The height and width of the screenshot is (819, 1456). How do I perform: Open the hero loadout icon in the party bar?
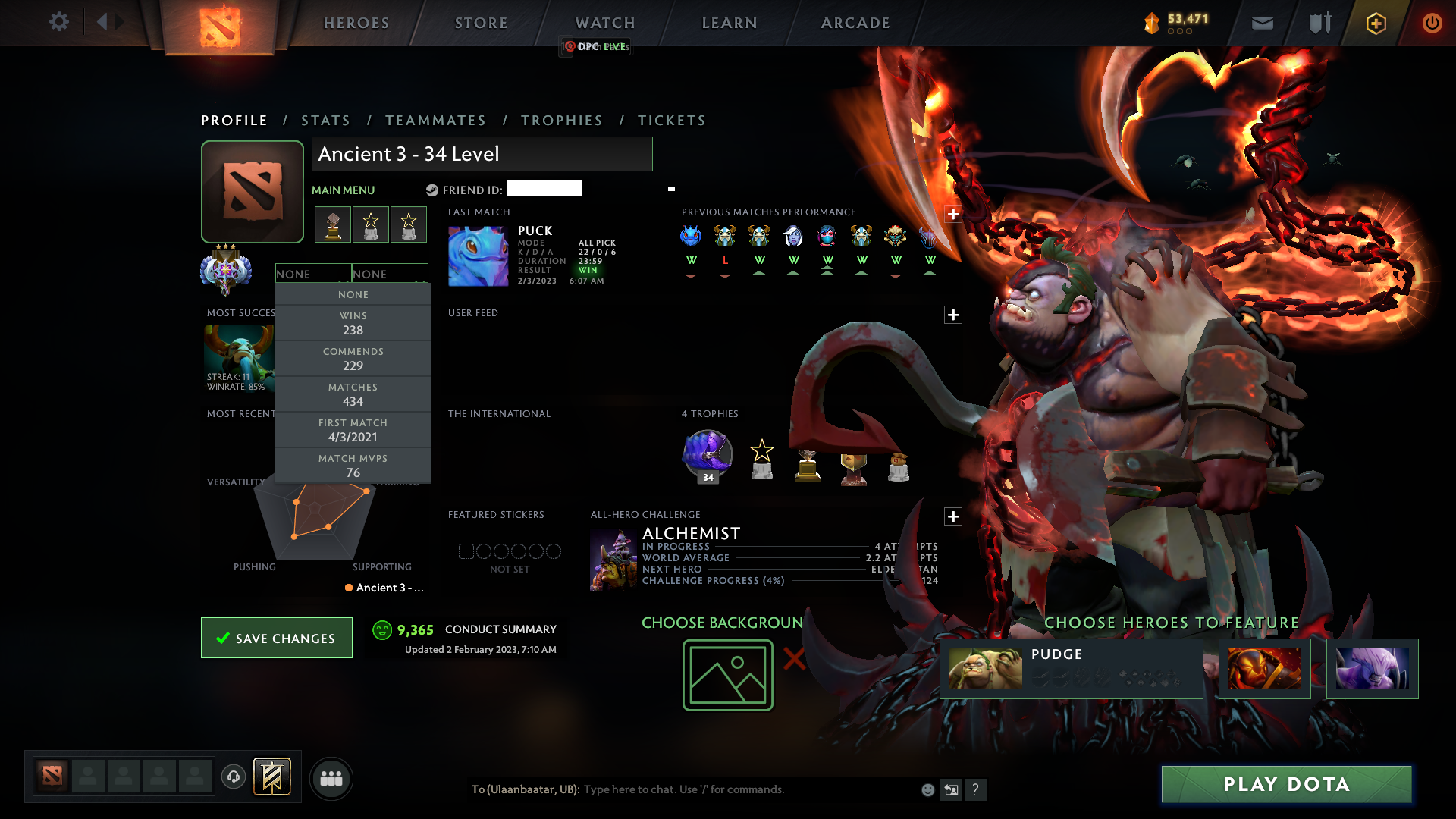[x=271, y=778]
